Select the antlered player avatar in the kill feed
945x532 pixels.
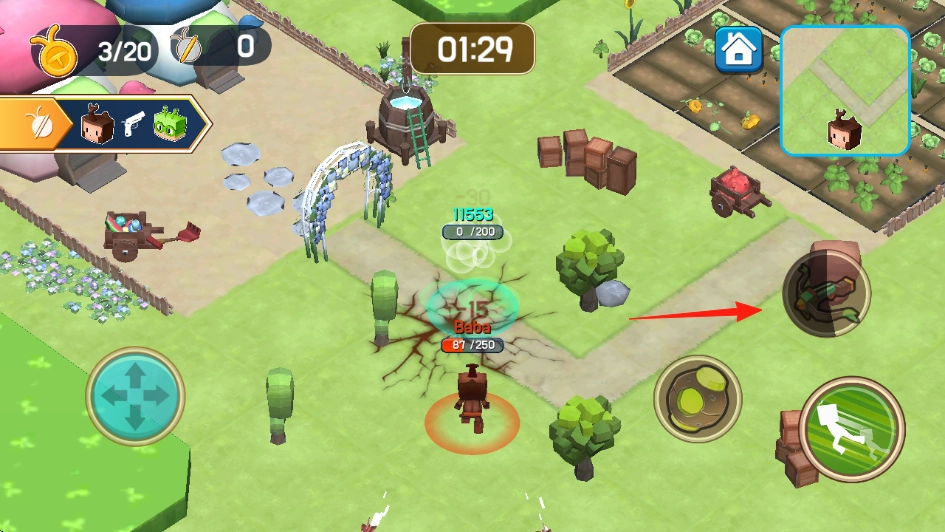(97, 125)
